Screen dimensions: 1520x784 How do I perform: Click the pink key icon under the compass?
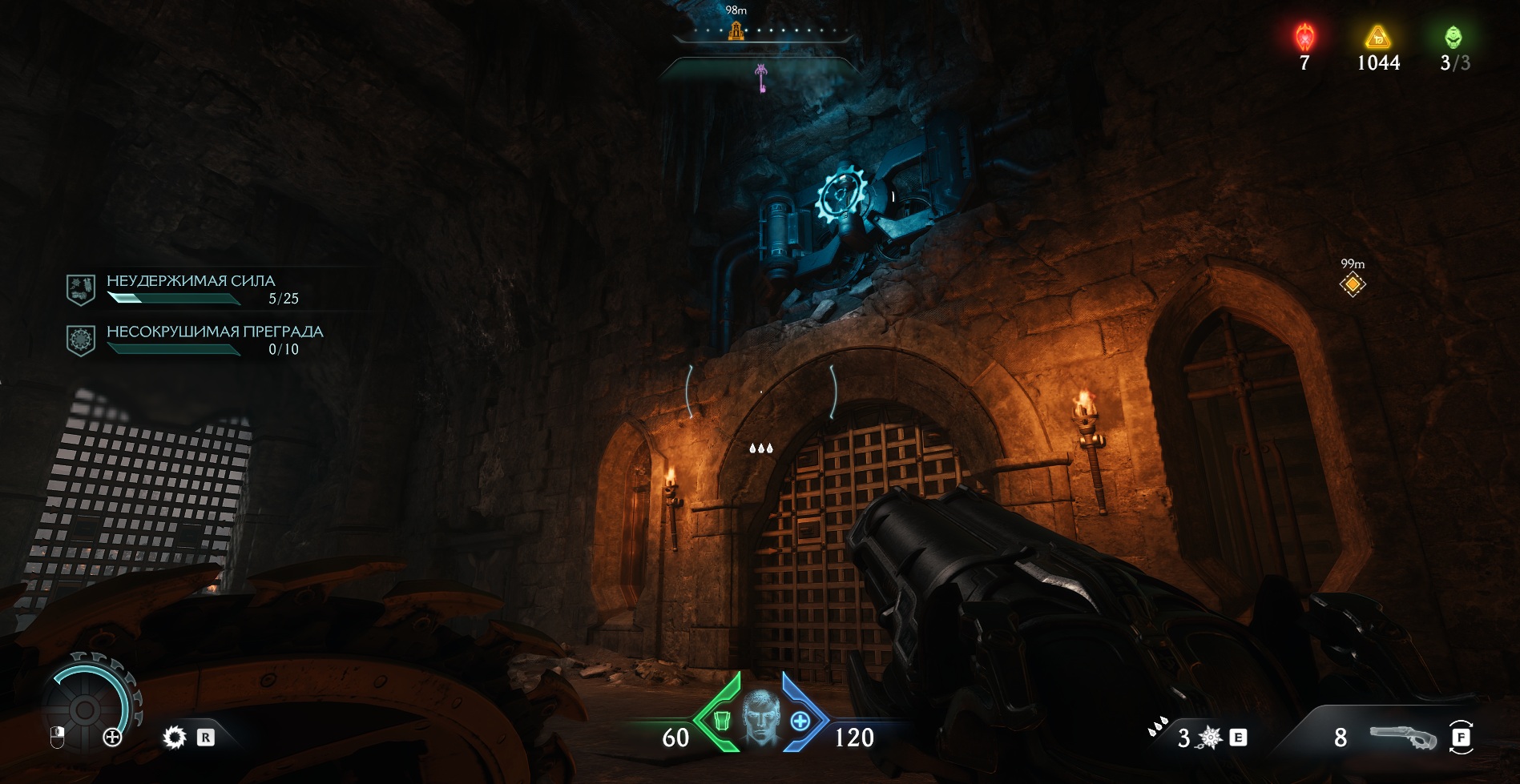tap(761, 78)
